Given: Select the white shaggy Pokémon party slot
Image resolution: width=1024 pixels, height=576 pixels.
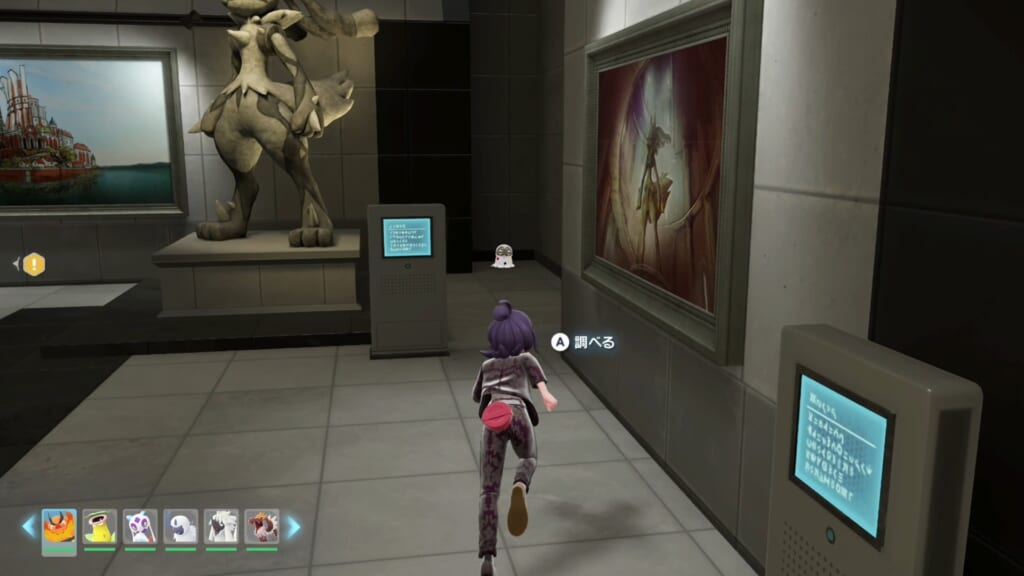Looking at the screenshot, I should tap(221, 526).
